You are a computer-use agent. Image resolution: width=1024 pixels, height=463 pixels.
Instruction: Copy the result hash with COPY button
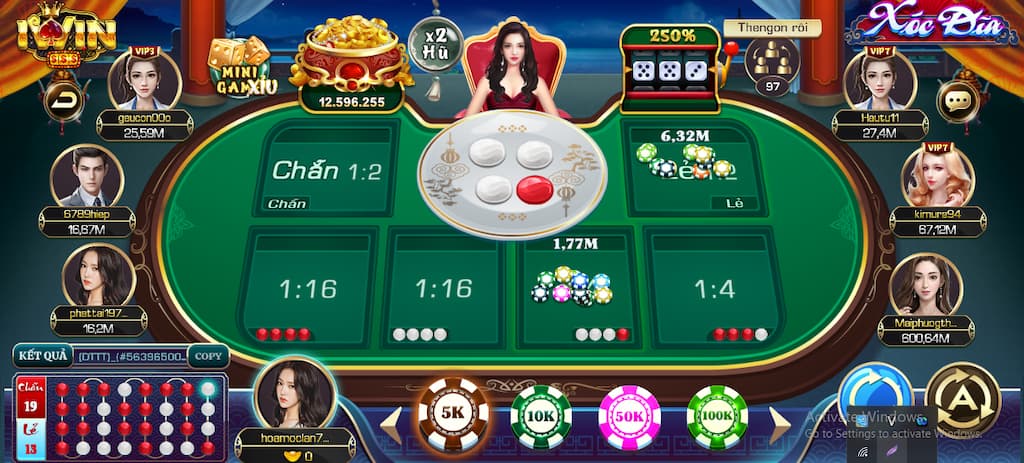click(208, 356)
